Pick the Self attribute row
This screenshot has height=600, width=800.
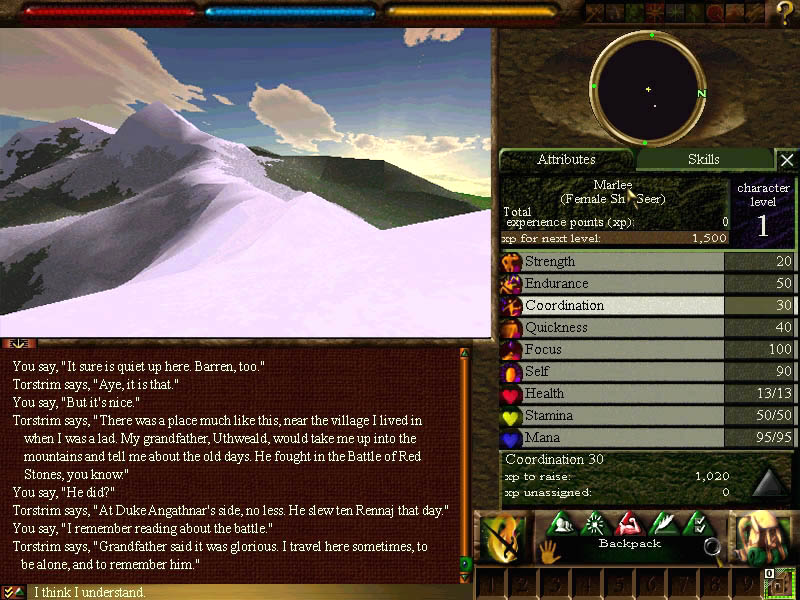click(612, 372)
